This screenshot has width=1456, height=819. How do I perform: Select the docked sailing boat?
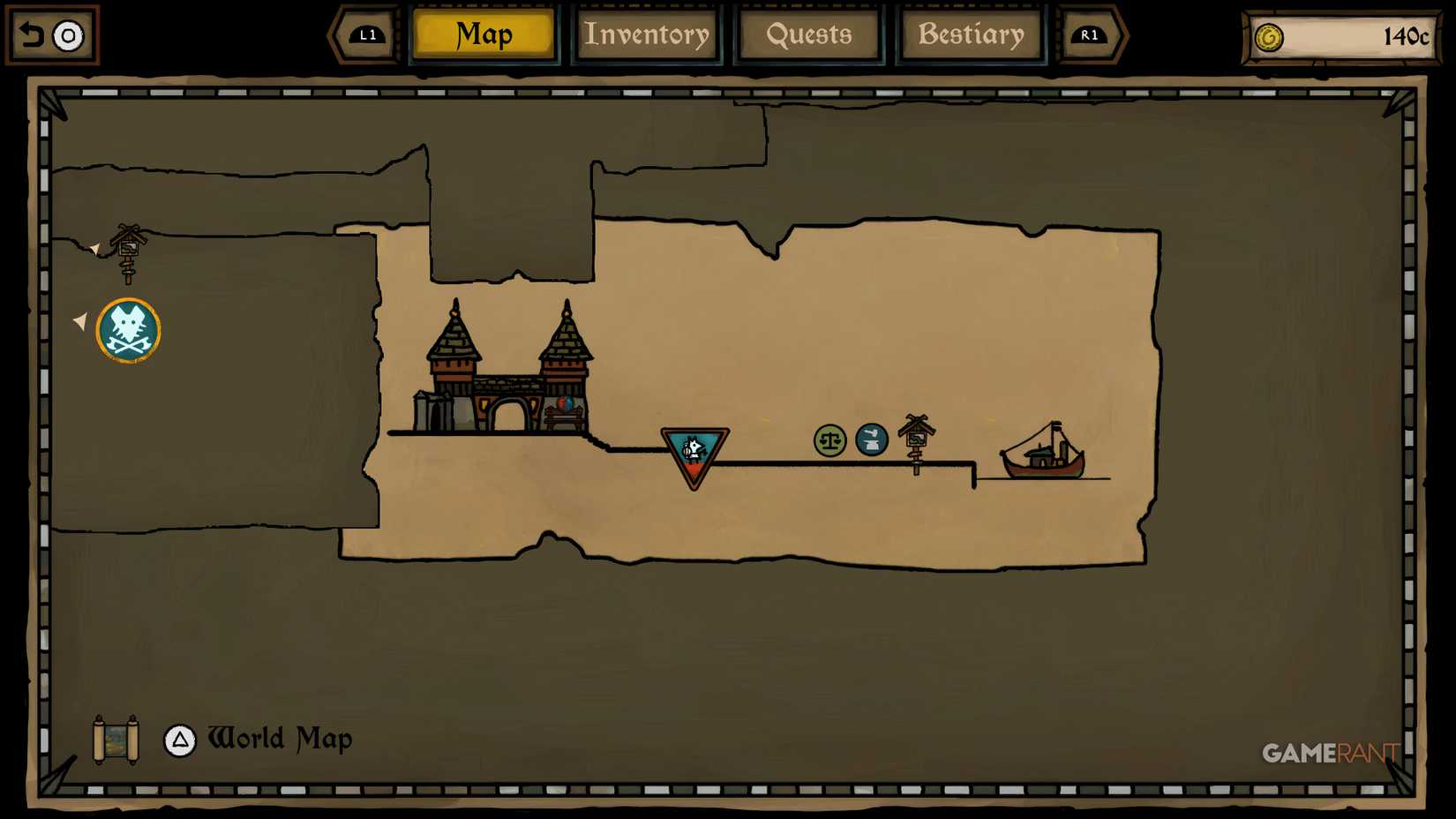1045,455
